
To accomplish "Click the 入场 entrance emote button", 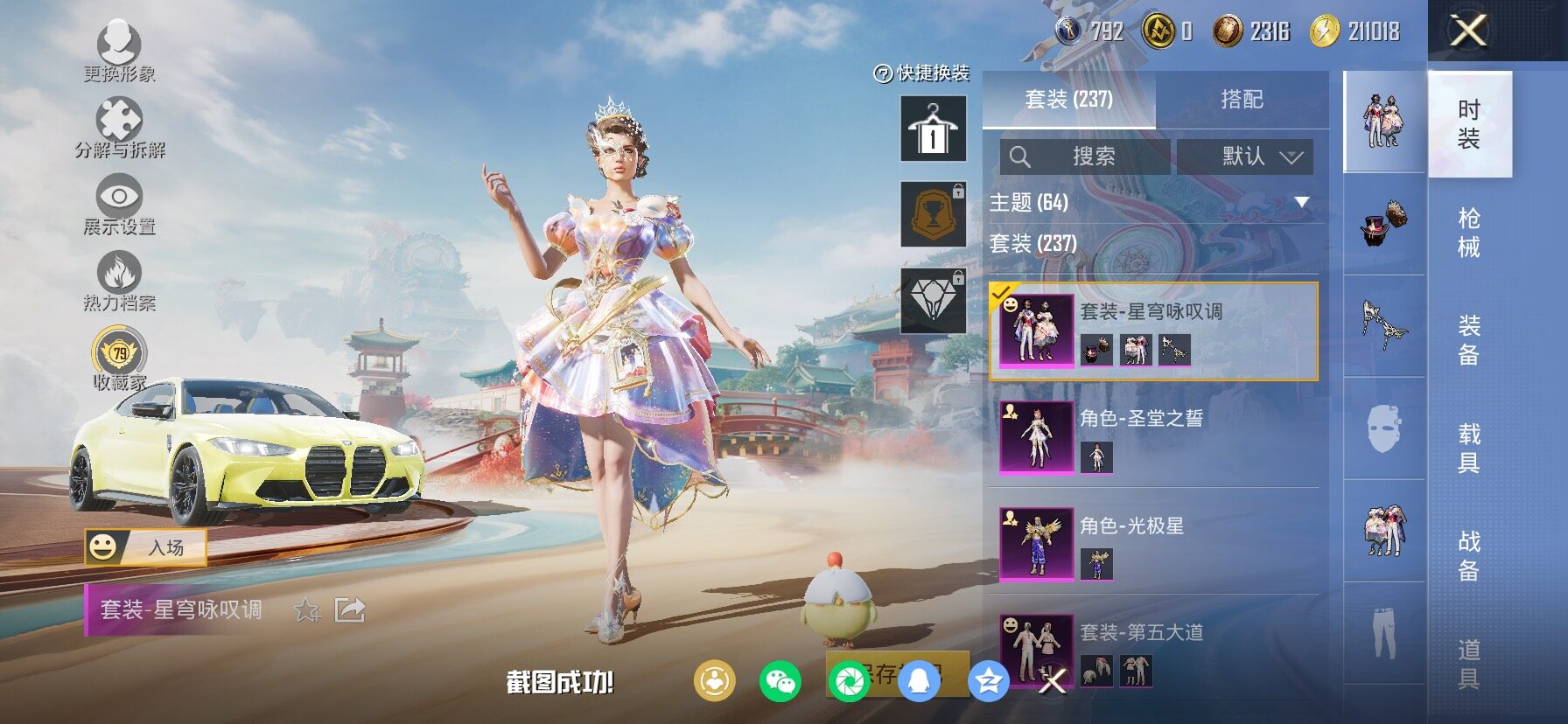I will tap(146, 547).
